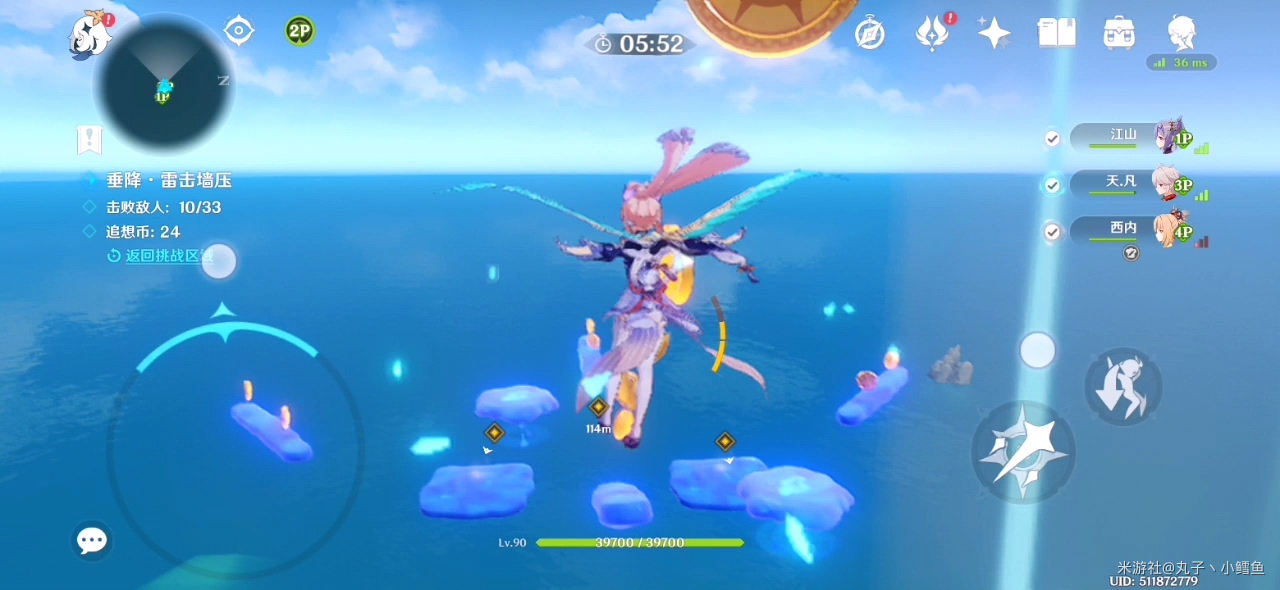Expand the circular minimap

164,86
